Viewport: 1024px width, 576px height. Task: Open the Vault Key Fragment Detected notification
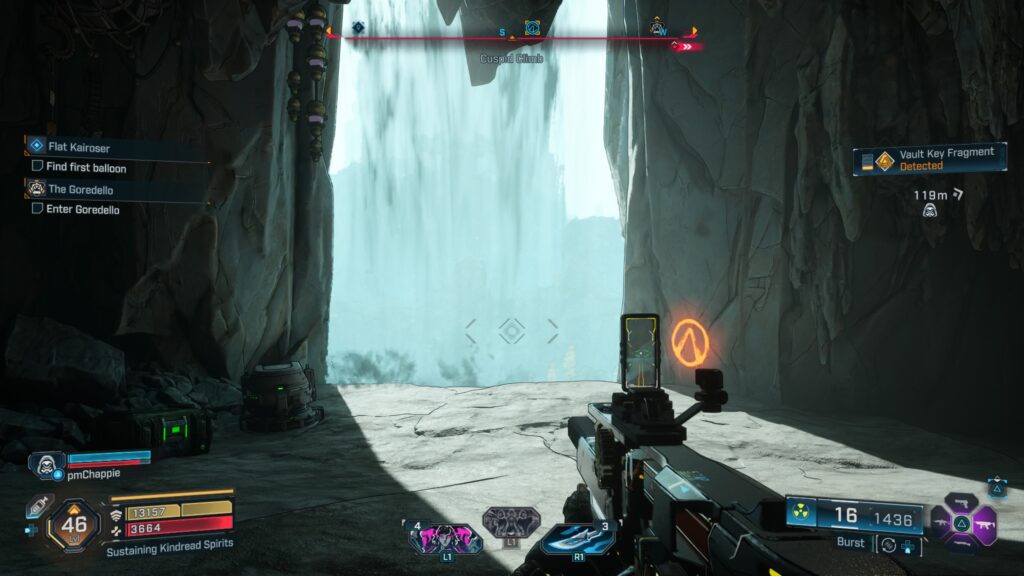[930, 159]
